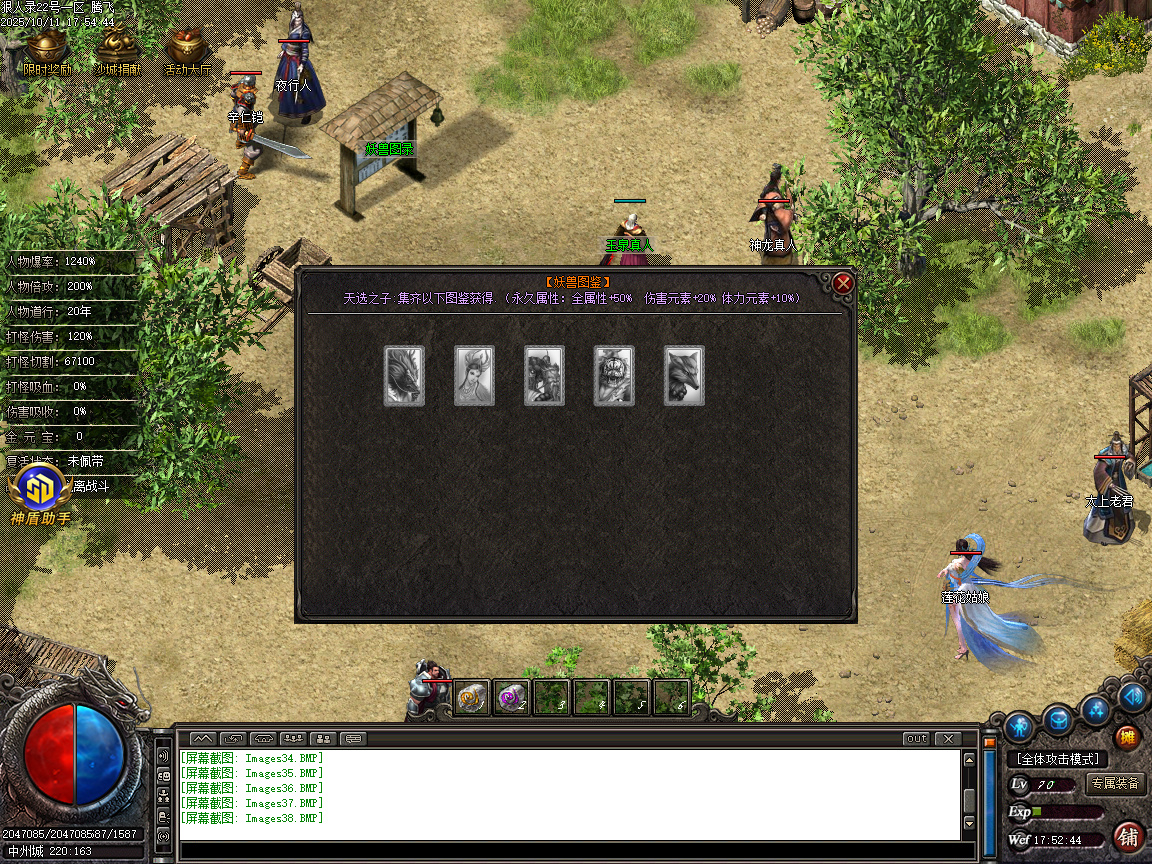Close the 妖兽图鉴 bestiary window
The width and height of the screenshot is (1152, 864).
point(843,283)
